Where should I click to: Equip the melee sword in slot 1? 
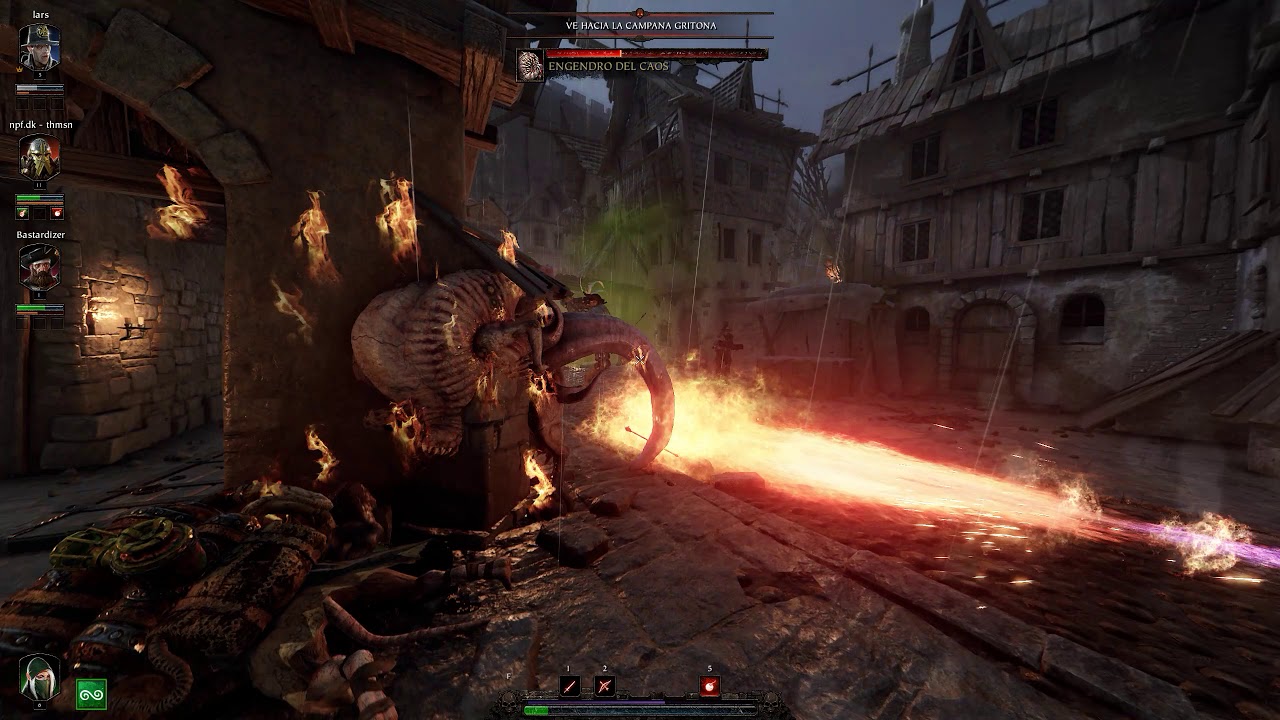coord(570,686)
